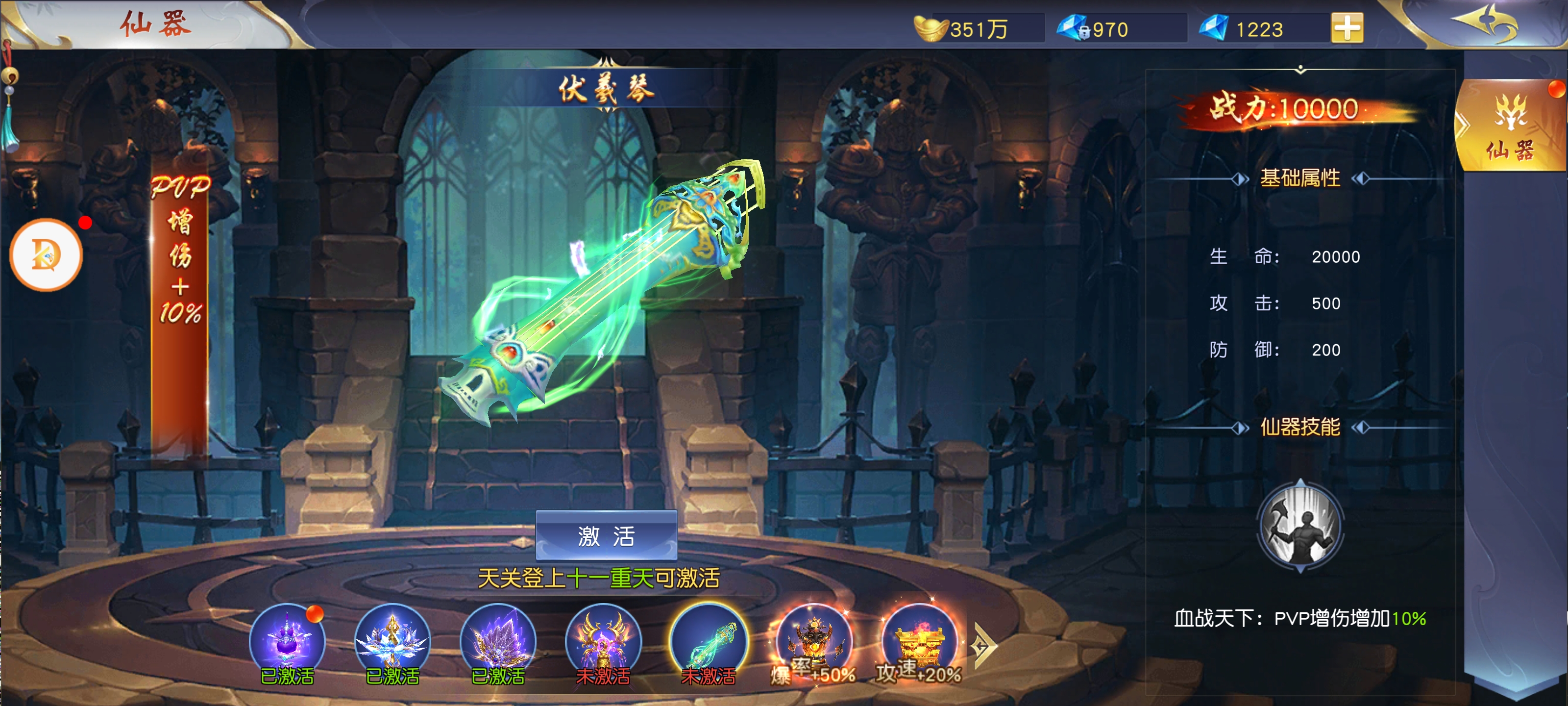This screenshot has height=706, width=1568.
Task: Open the orange D circular icon
Action: (46, 254)
